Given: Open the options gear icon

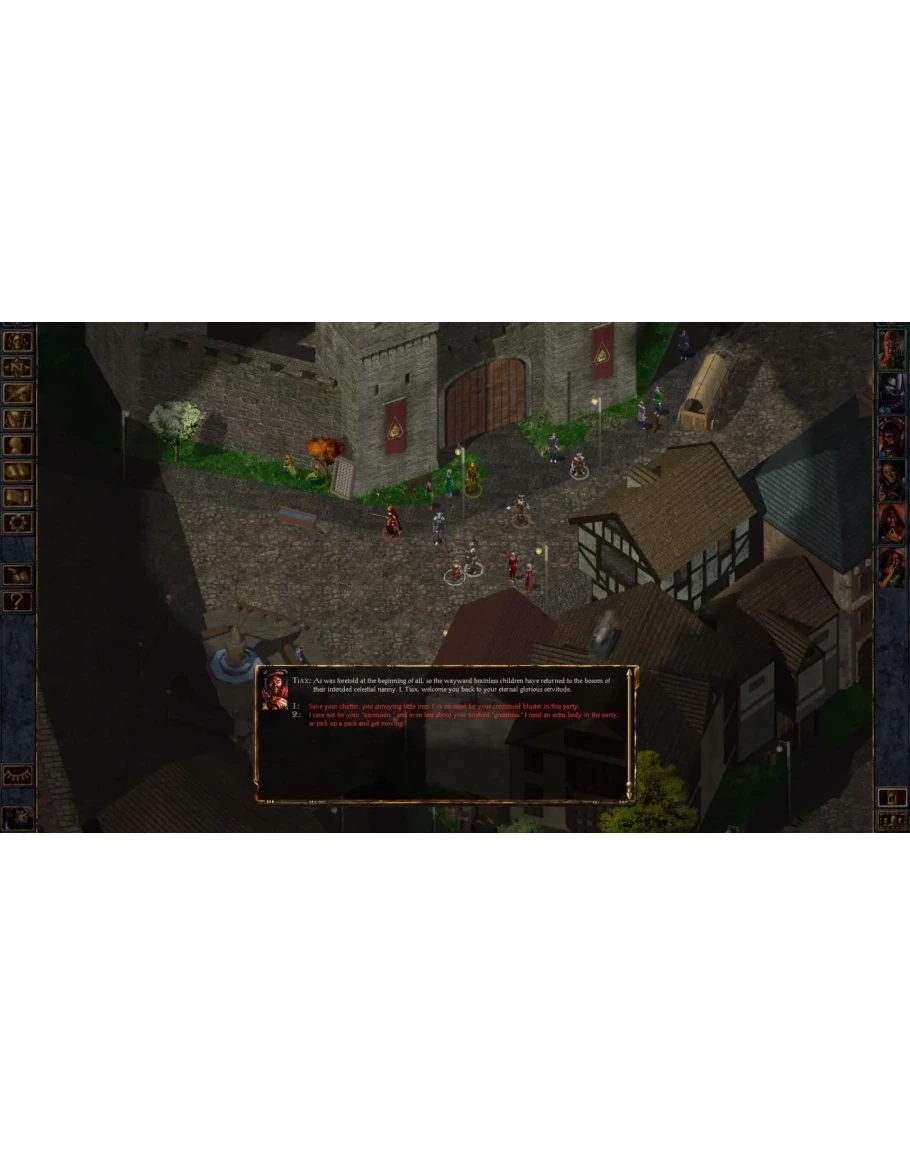Looking at the screenshot, I should coord(18,523).
